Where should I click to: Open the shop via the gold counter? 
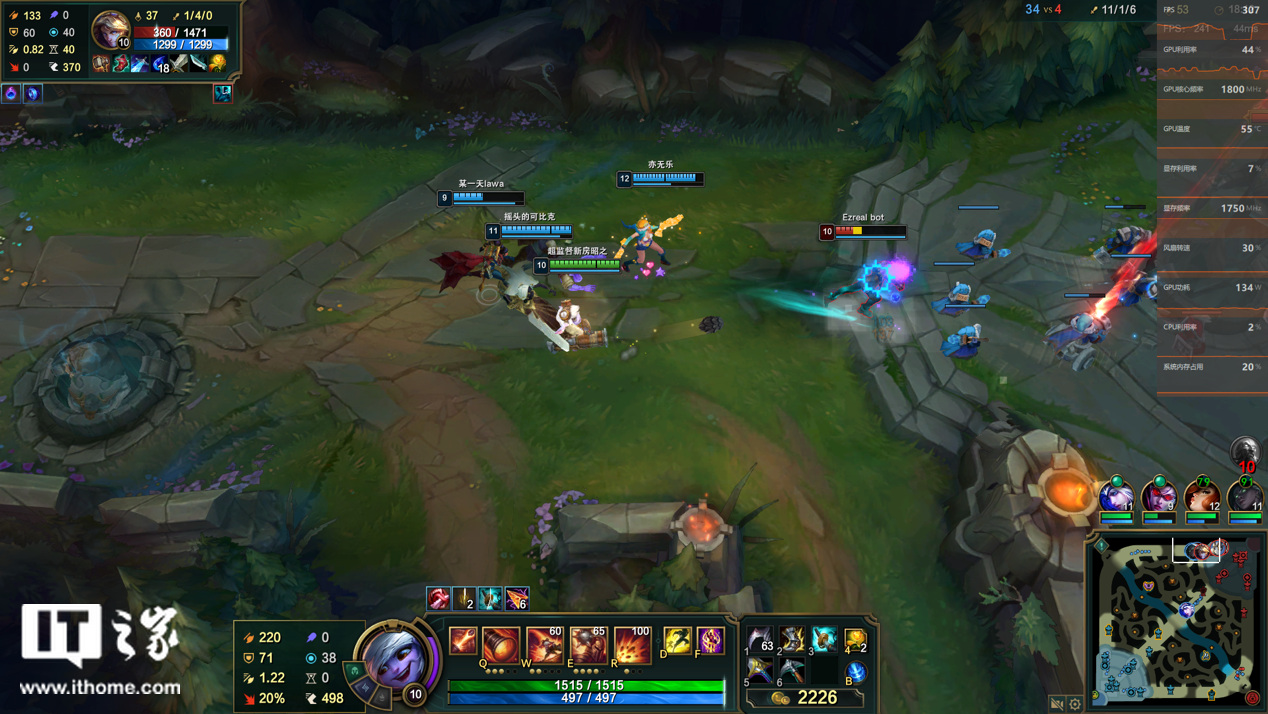tap(806, 697)
